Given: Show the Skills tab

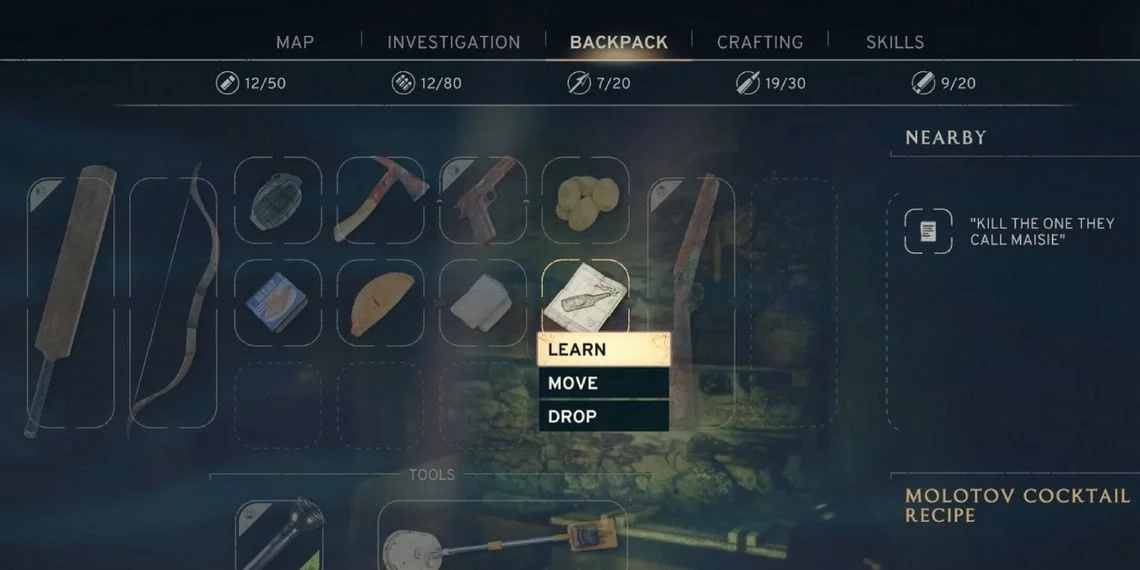Looking at the screenshot, I should (x=895, y=42).
